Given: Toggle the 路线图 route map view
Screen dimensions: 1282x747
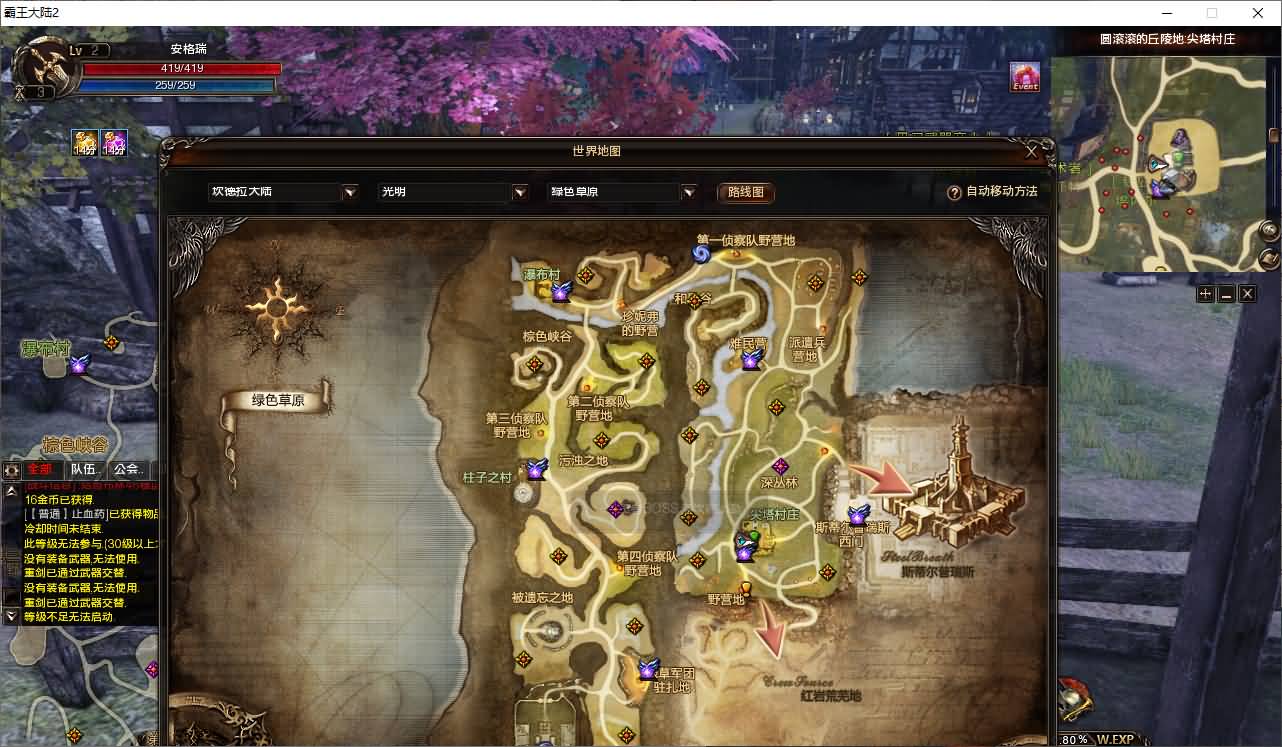Looking at the screenshot, I should click(745, 192).
